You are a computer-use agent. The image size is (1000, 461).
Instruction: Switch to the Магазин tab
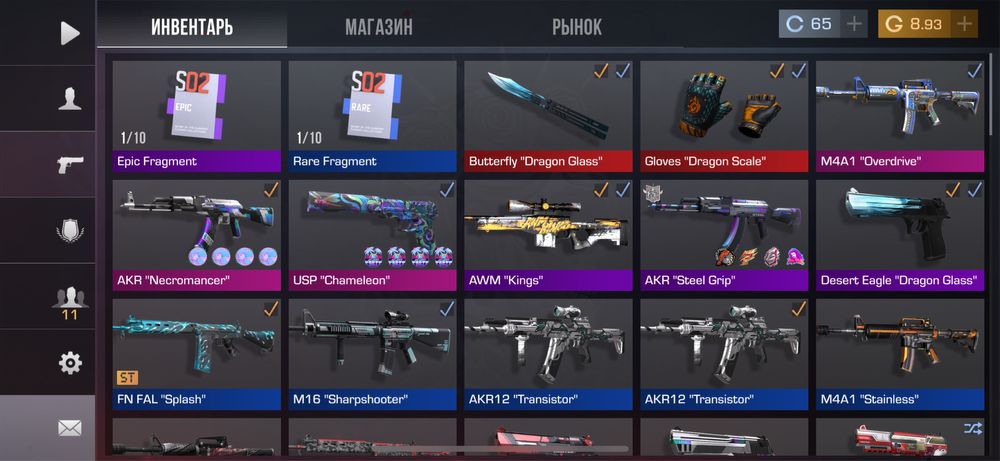(x=378, y=27)
